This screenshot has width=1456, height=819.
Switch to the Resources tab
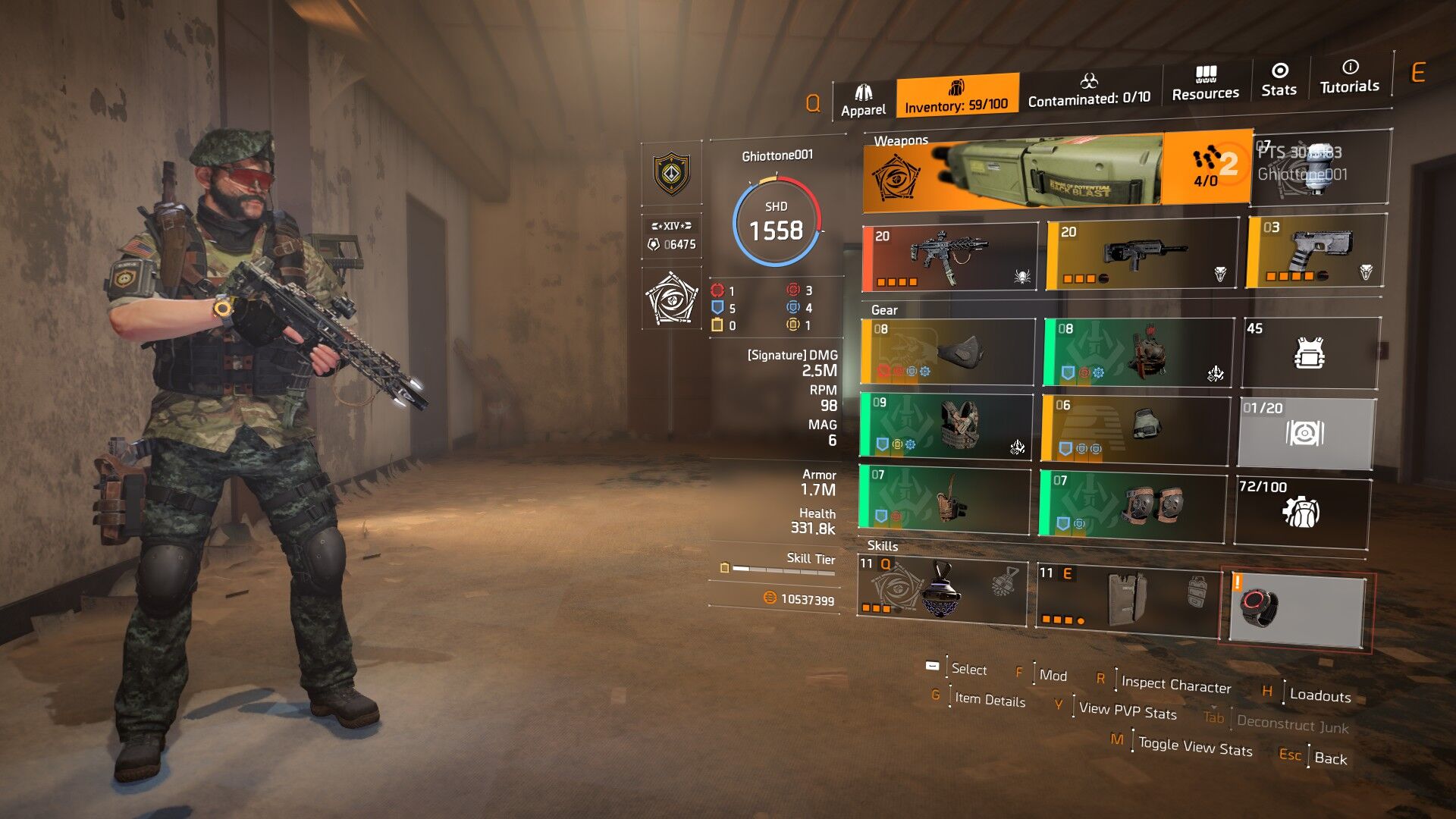[x=1205, y=84]
